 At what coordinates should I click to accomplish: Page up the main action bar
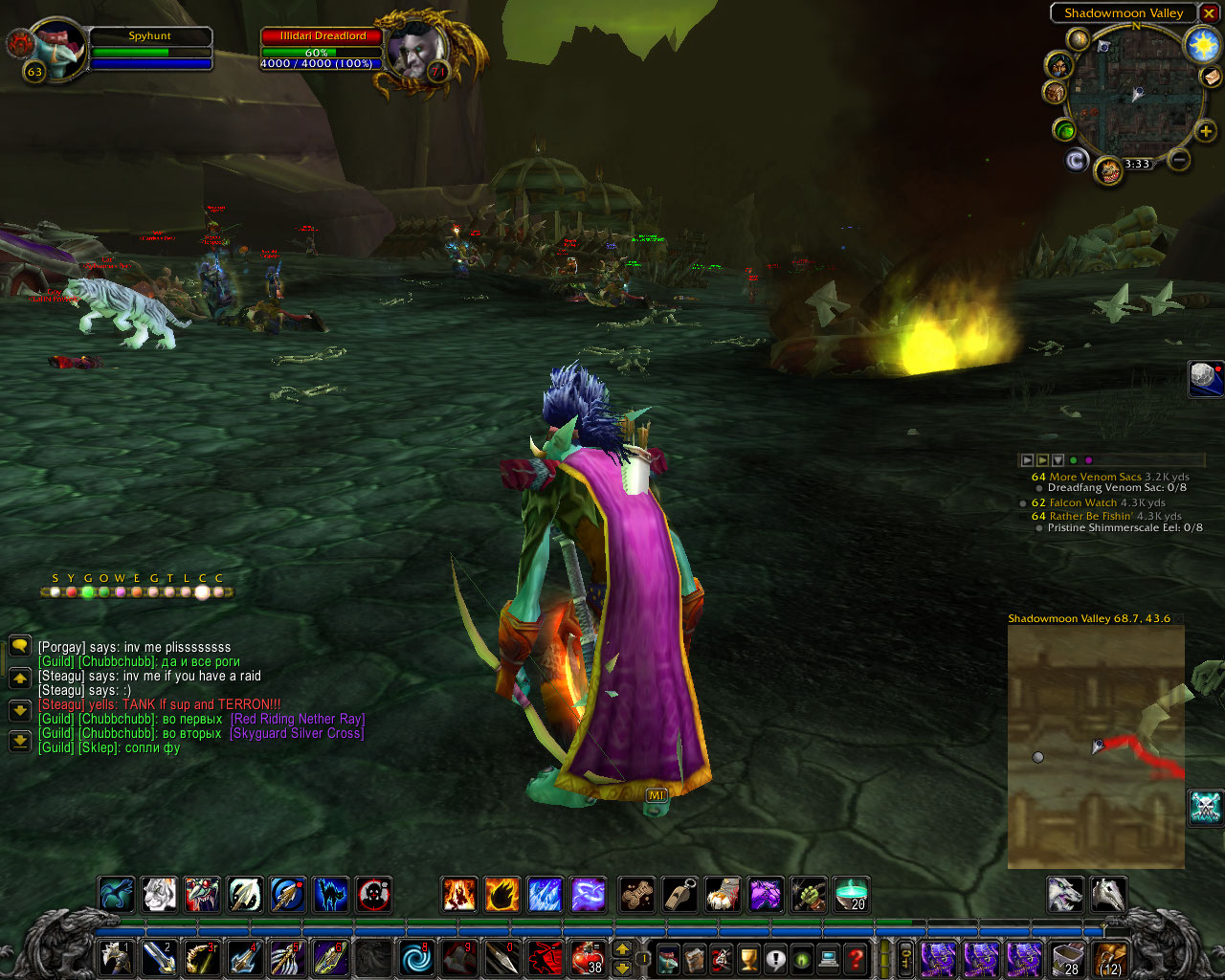(x=622, y=949)
